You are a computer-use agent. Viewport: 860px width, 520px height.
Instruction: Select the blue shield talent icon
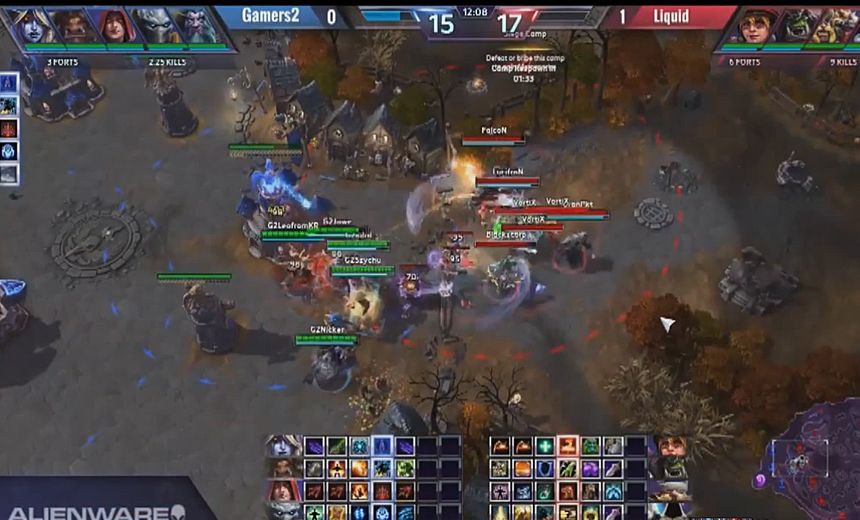click(x=544, y=468)
